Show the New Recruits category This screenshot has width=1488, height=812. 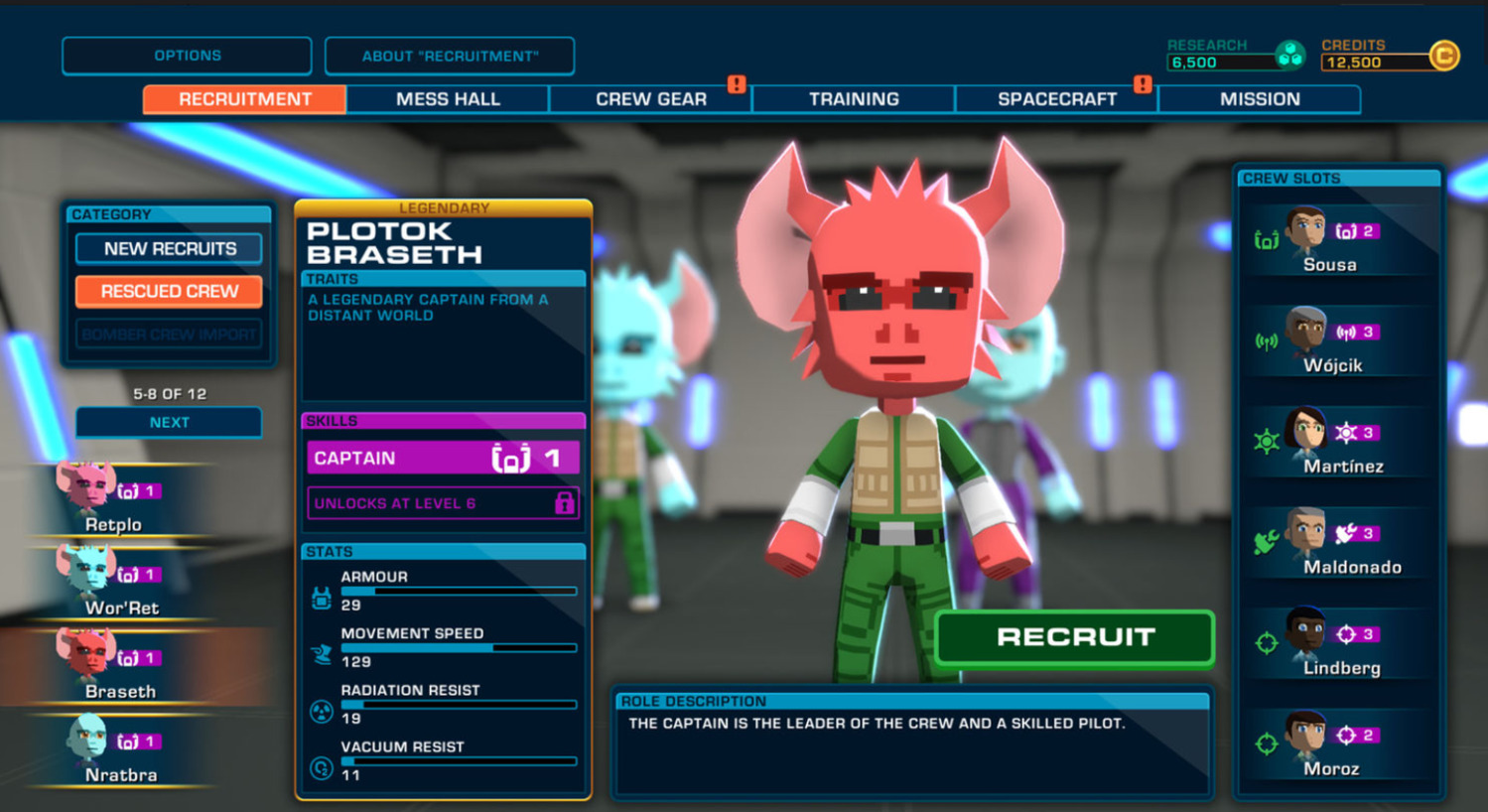(x=170, y=248)
